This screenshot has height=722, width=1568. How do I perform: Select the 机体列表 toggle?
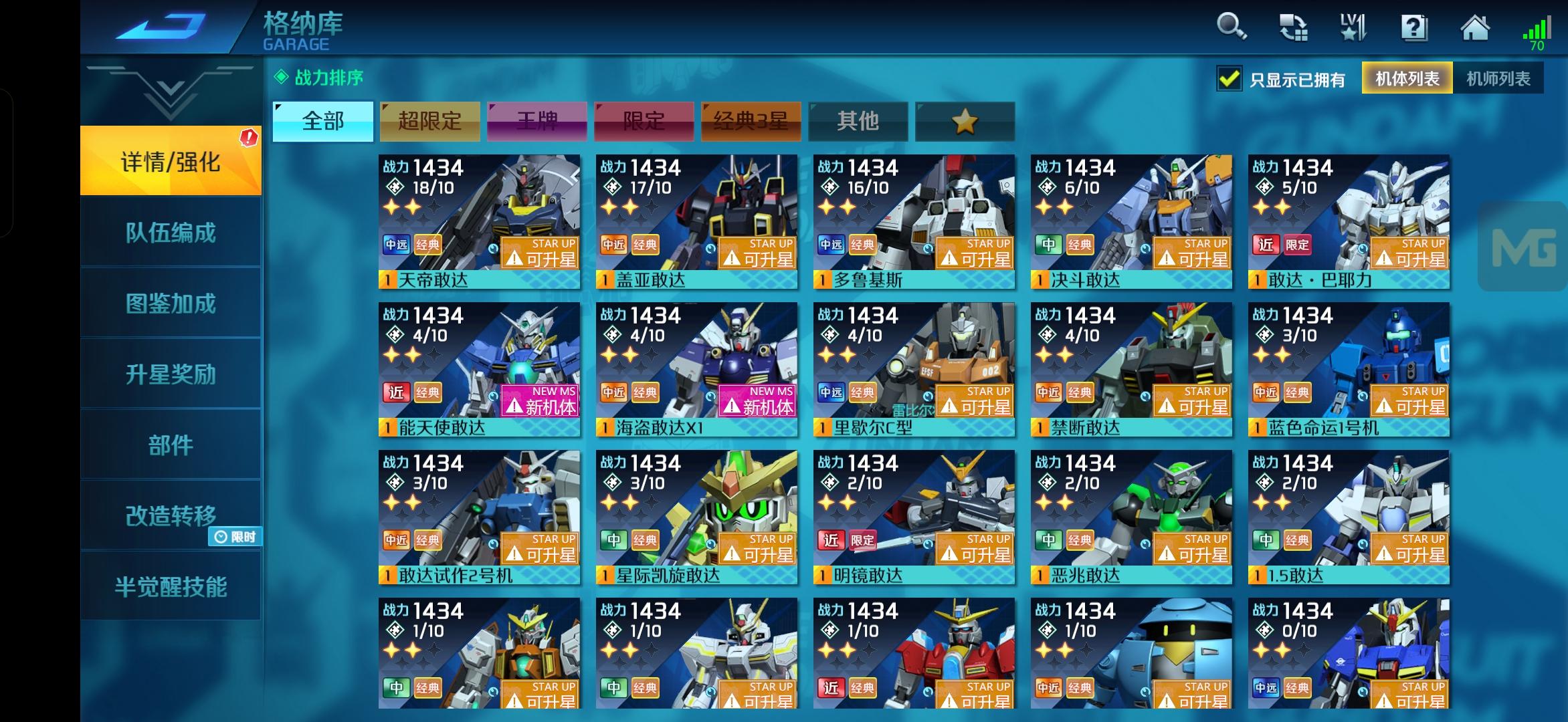[x=1405, y=78]
